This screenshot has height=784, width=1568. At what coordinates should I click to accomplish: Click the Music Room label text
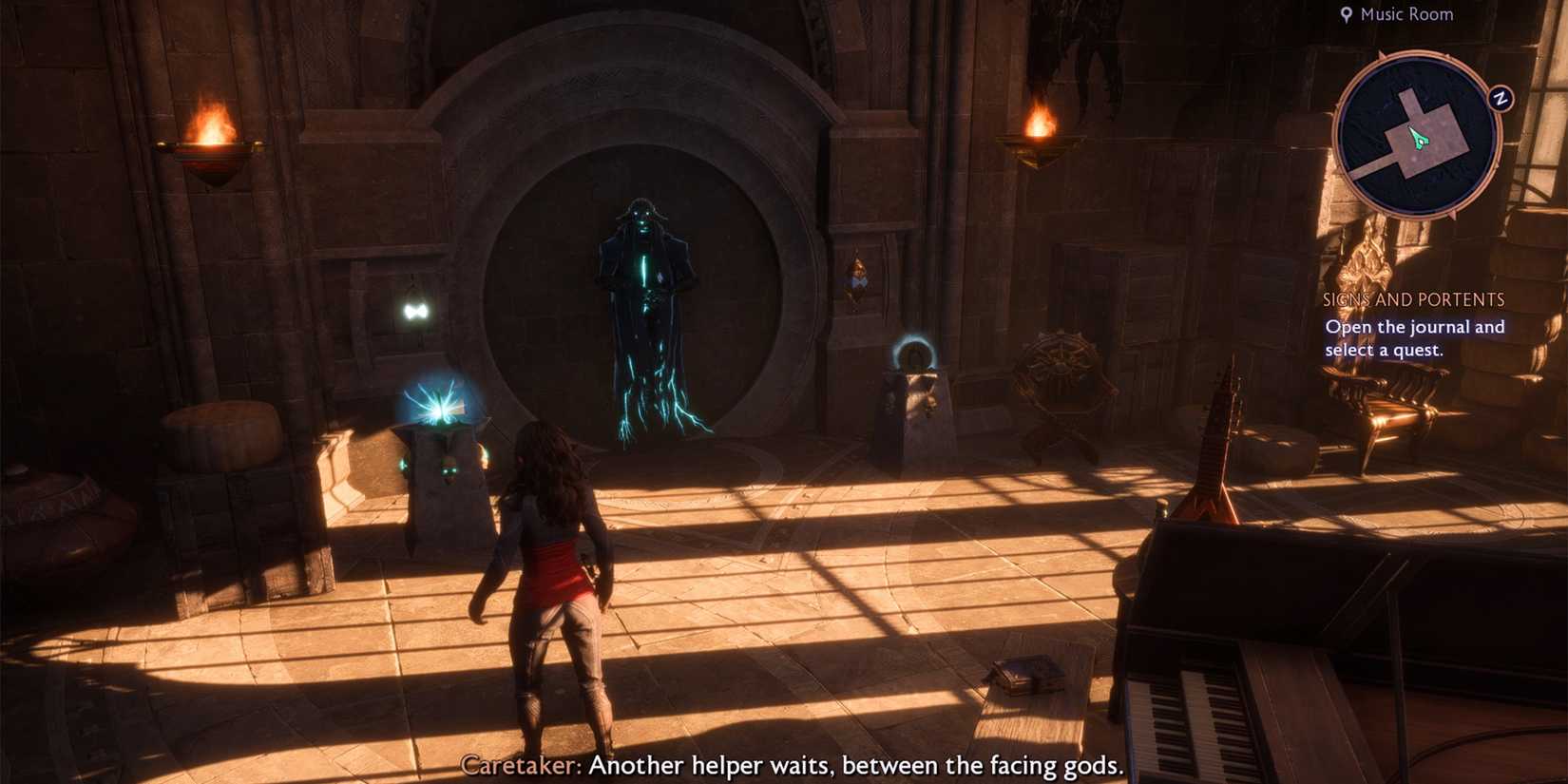point(1405,13)
